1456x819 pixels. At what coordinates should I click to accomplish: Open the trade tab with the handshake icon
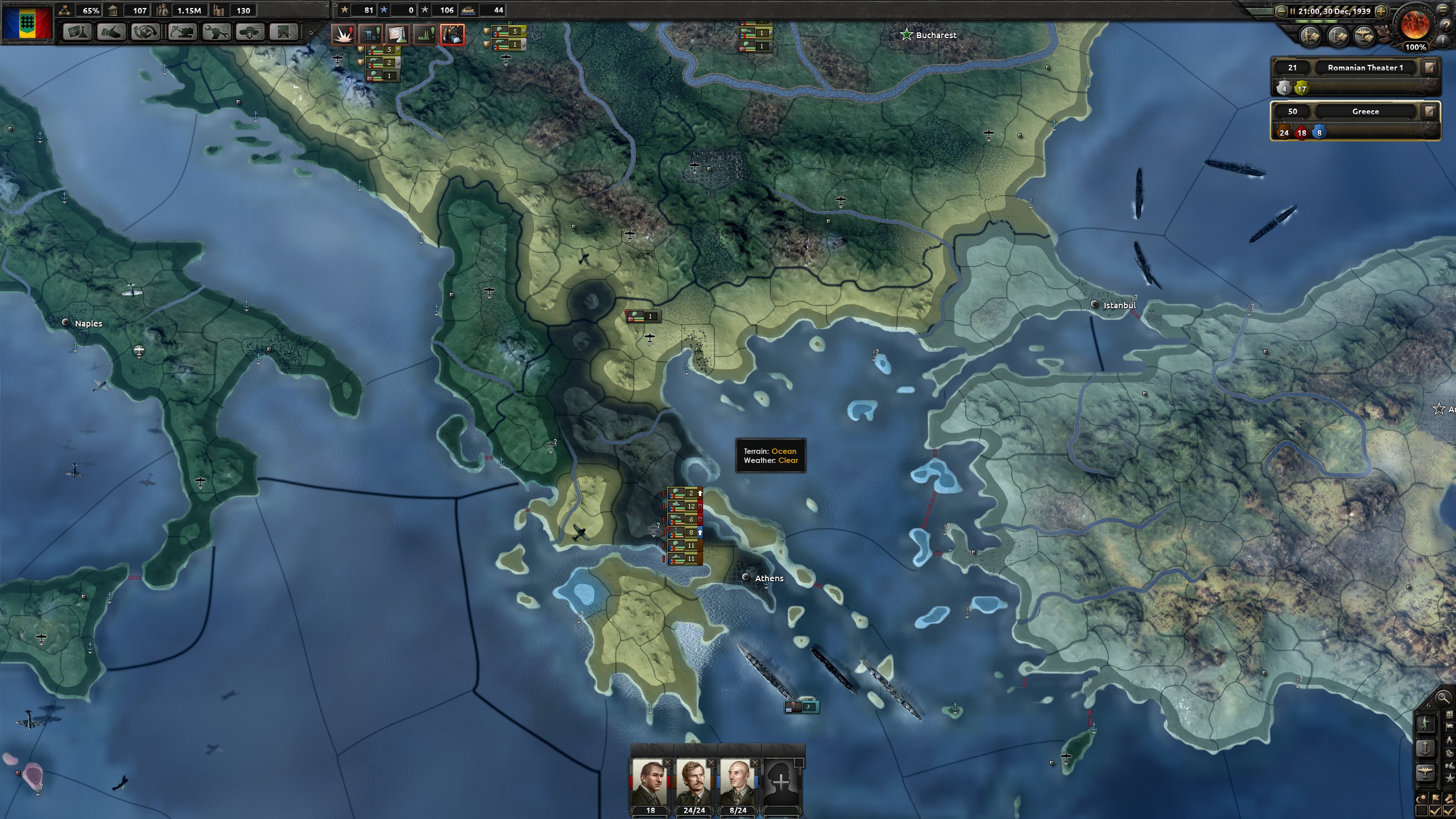pyautogui.click(x=110, y=32)
